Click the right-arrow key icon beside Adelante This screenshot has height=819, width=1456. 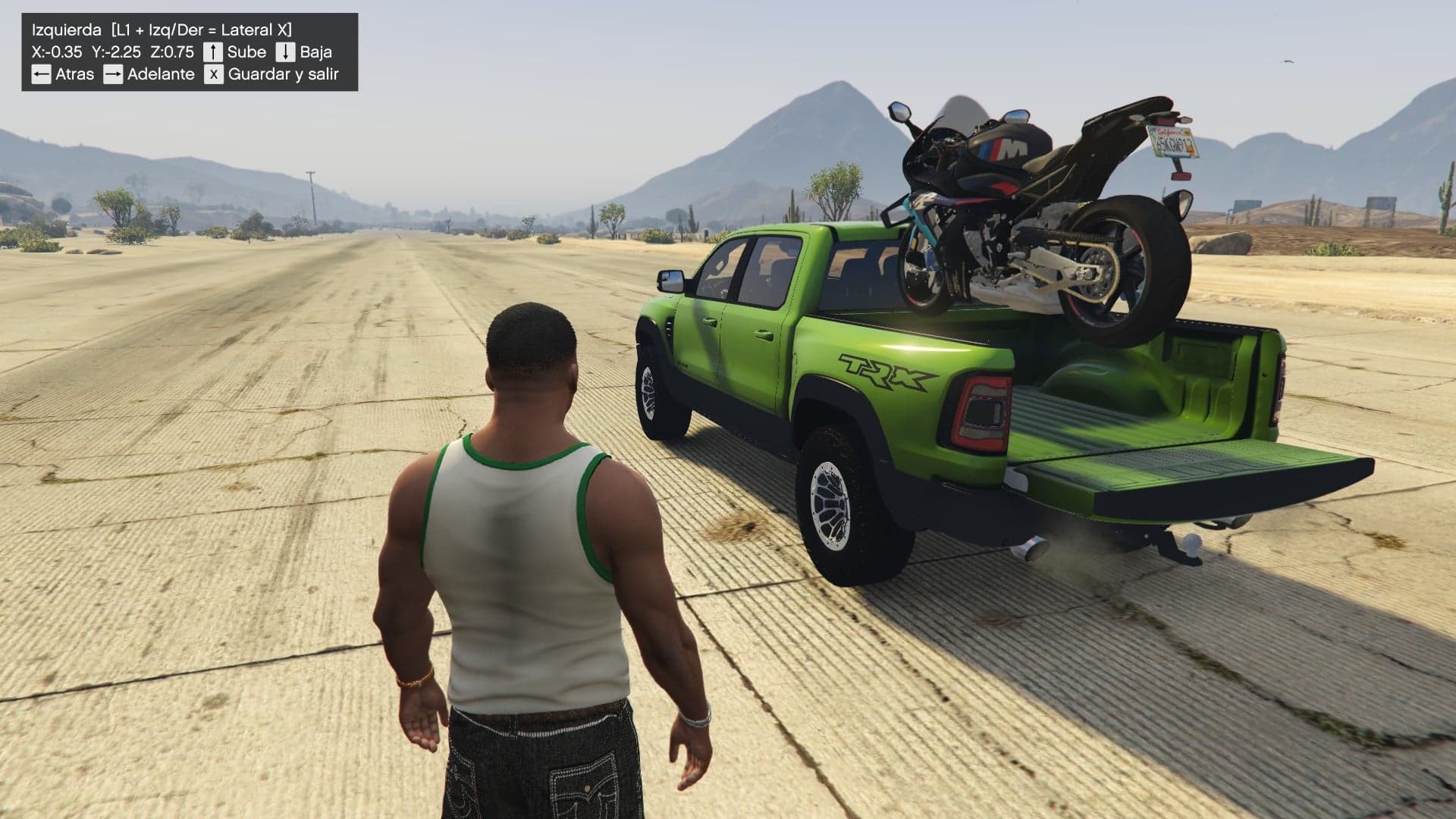tap(114, 74)
